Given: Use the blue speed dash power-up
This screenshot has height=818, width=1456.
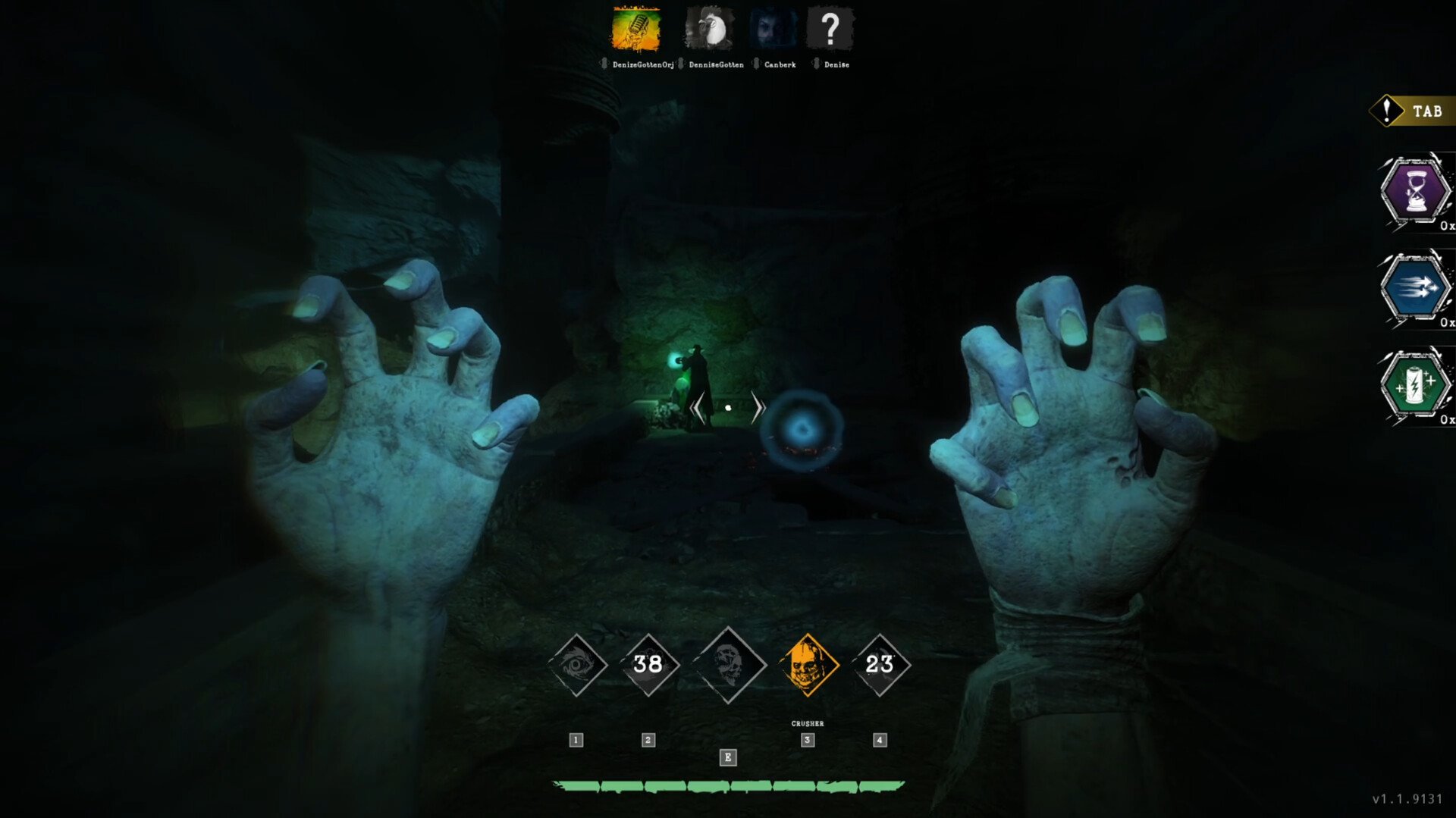Looking at the screenshot, I should click(x=1415, y=288).
